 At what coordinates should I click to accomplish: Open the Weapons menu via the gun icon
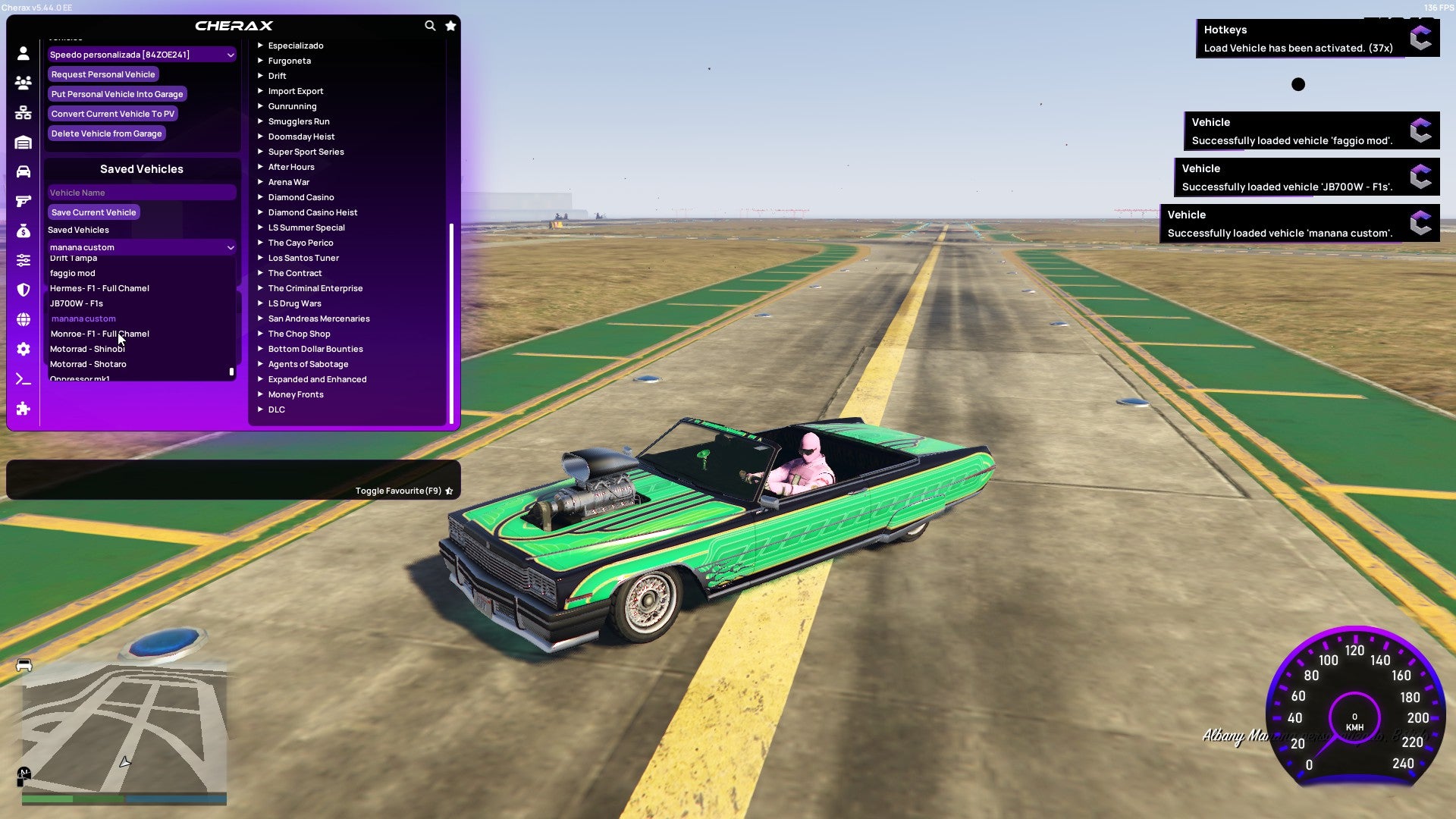[x=23, y=202]
